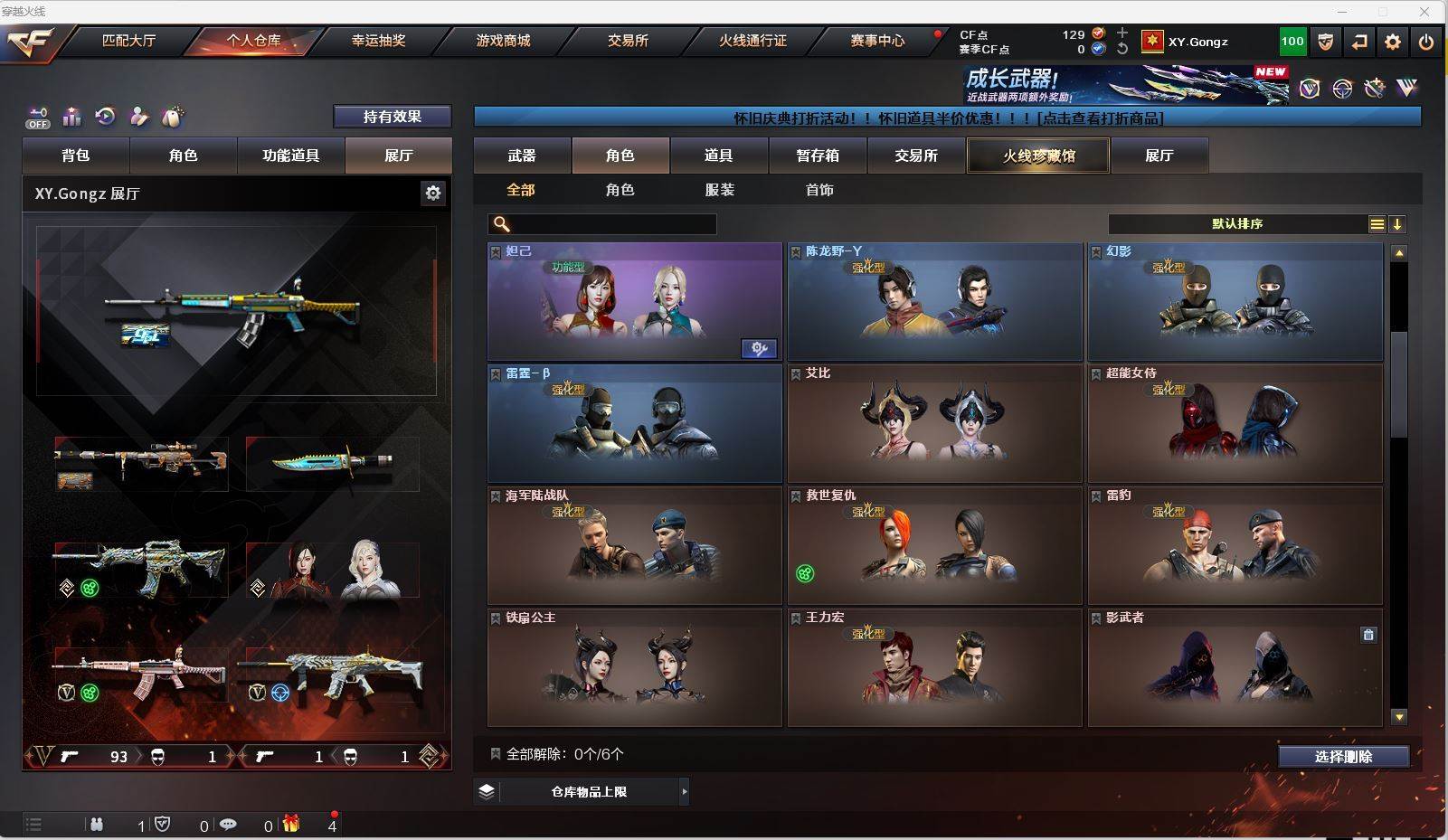Switch to the 背包 backpack tab

76,156
